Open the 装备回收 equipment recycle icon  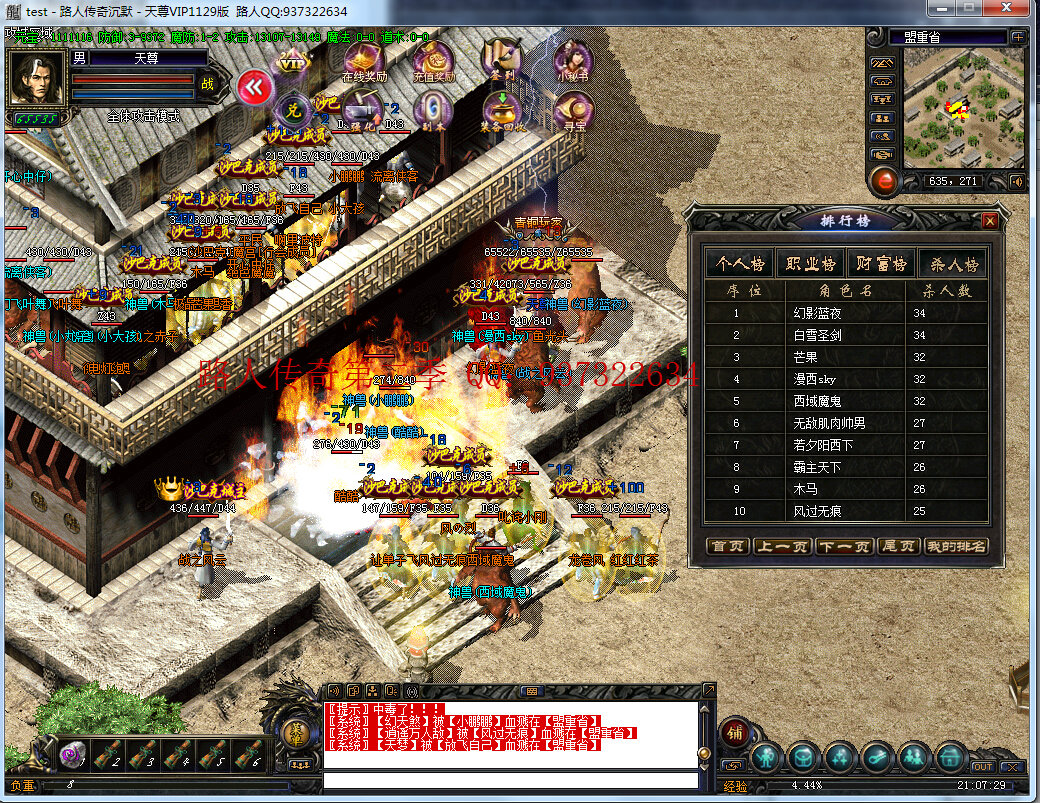(x=501, y=111)
